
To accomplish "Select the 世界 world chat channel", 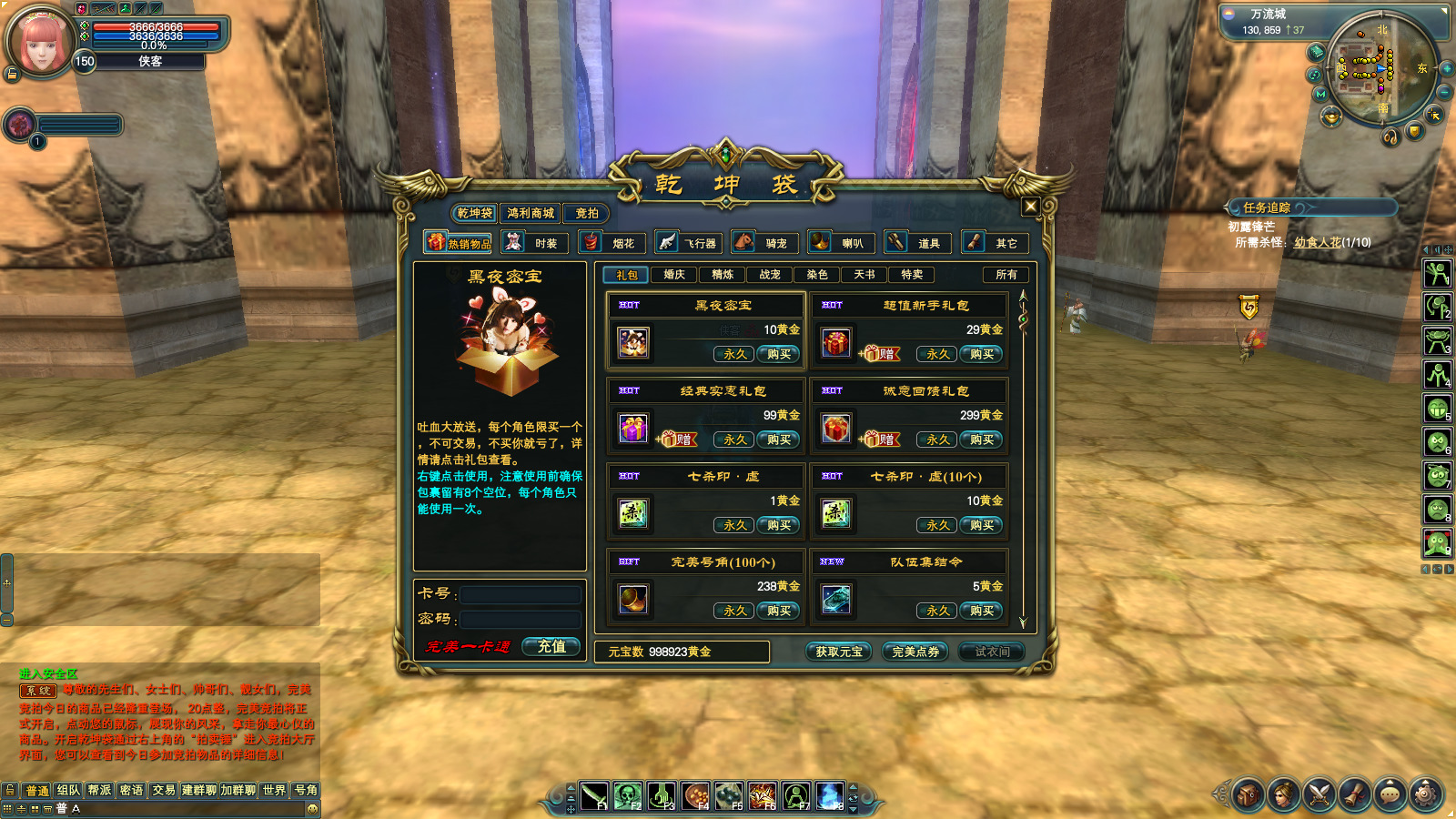I will tap(274, 790).
